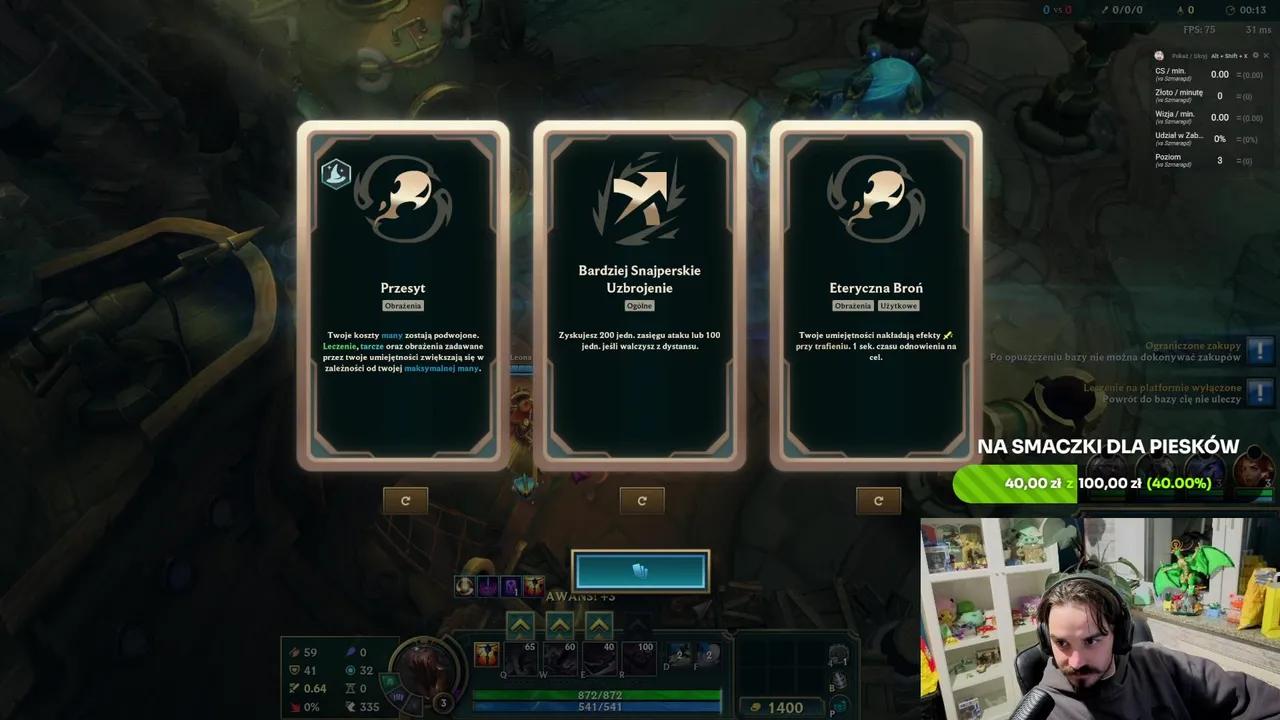
Task: Select the Obrażenia tag on the Przesyt card
Action: (403, 305)
